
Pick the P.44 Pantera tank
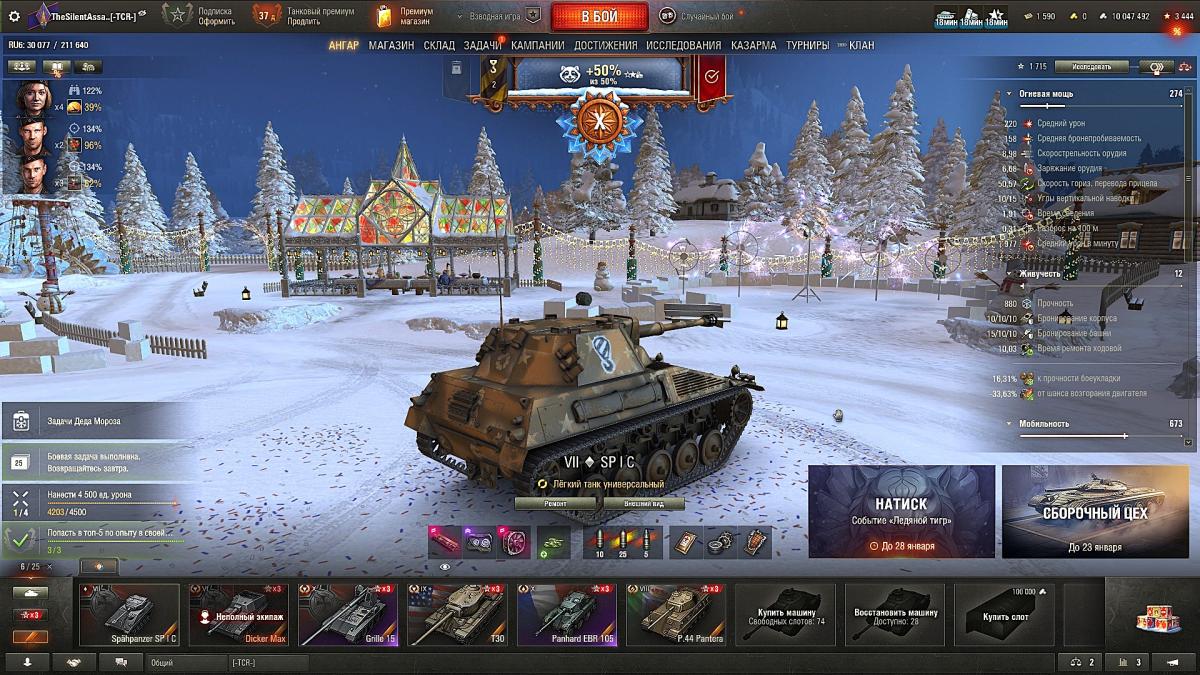(x=675, y=616)
